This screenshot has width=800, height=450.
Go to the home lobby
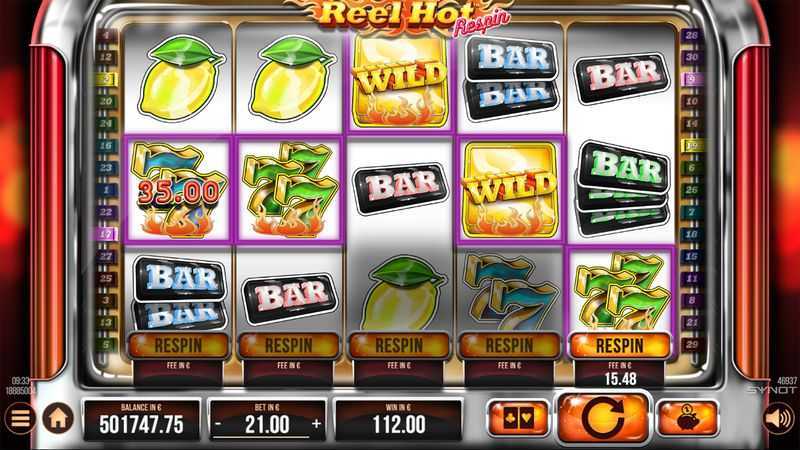pyautogui.click(x=56, y=420)
